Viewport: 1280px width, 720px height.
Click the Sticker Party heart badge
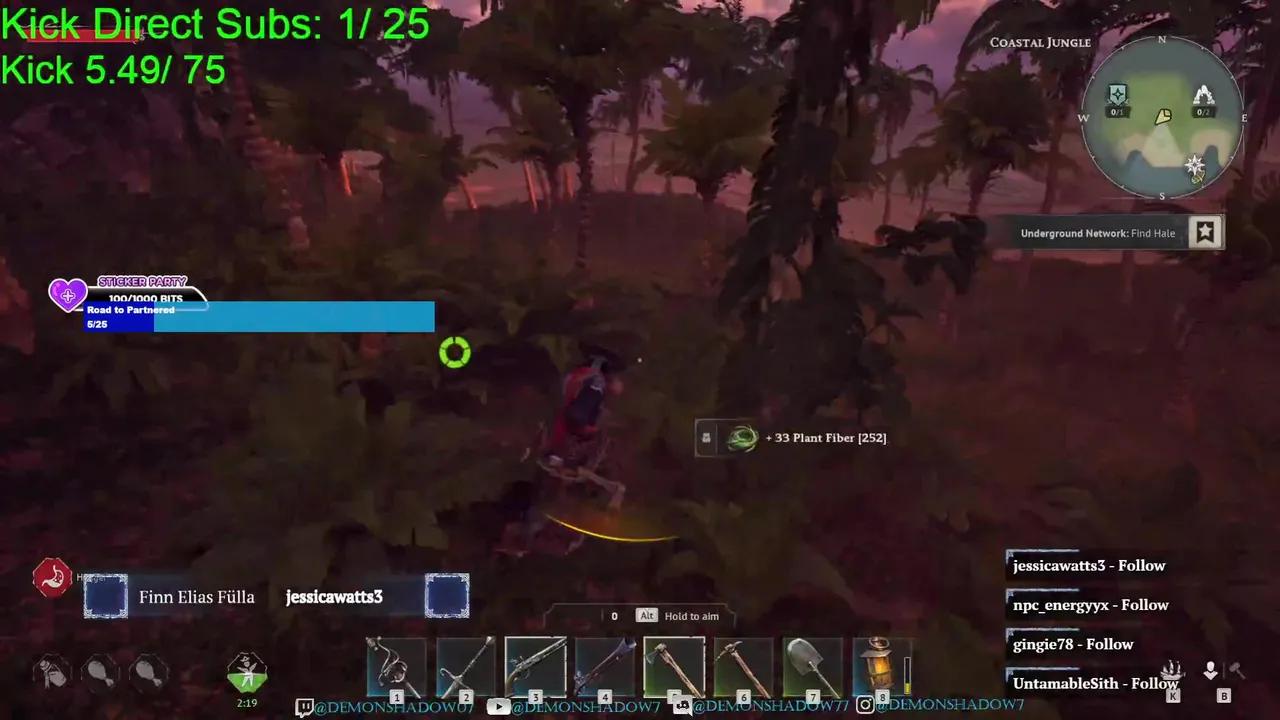point(67,294)
